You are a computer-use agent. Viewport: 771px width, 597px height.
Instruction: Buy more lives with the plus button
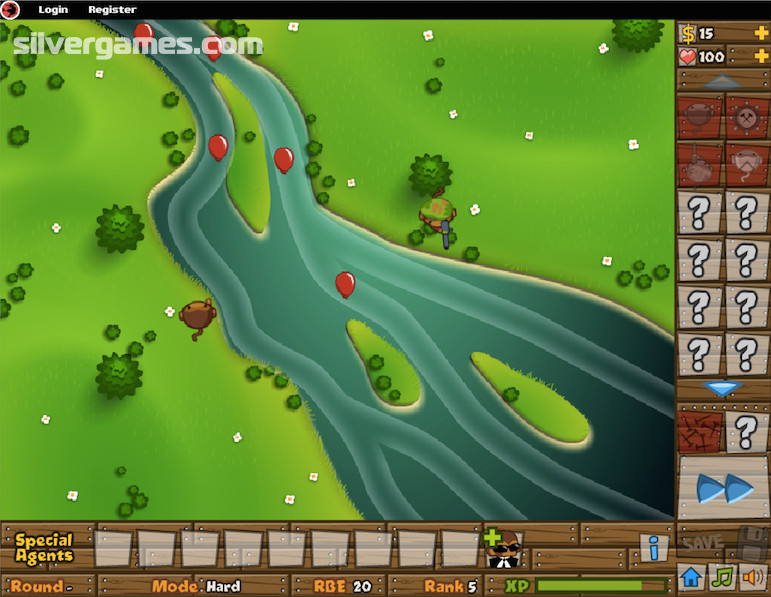[x=762, y=56]
